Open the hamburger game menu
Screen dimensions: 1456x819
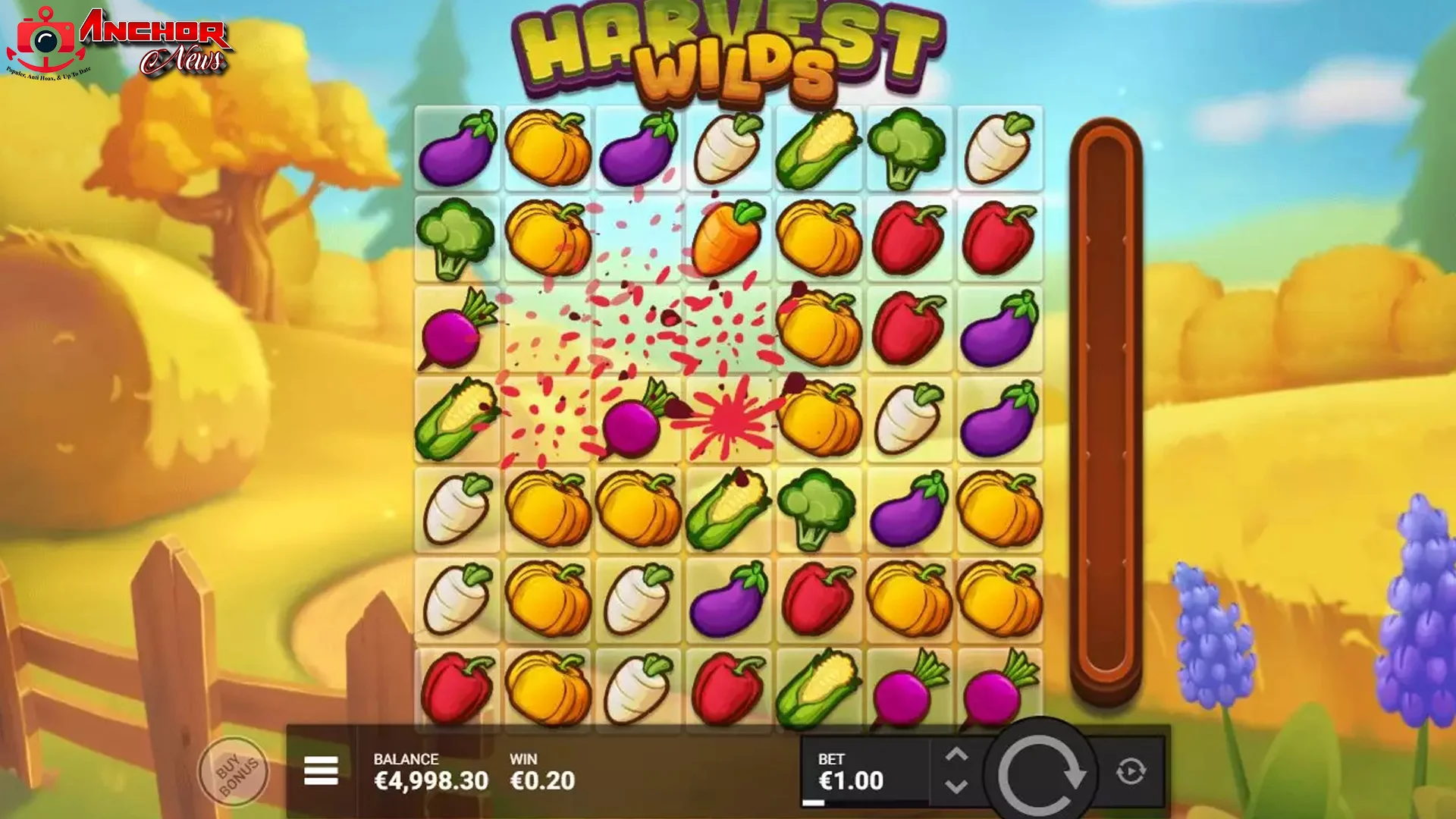322,768
